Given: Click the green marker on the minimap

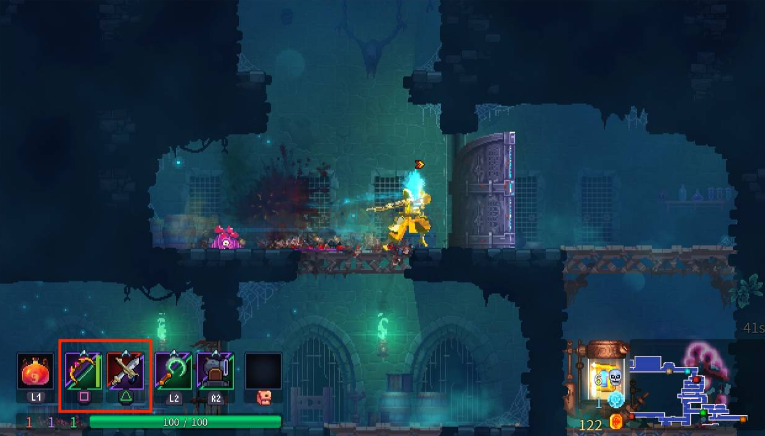Looking at the screenshot, I should point(703,413).
